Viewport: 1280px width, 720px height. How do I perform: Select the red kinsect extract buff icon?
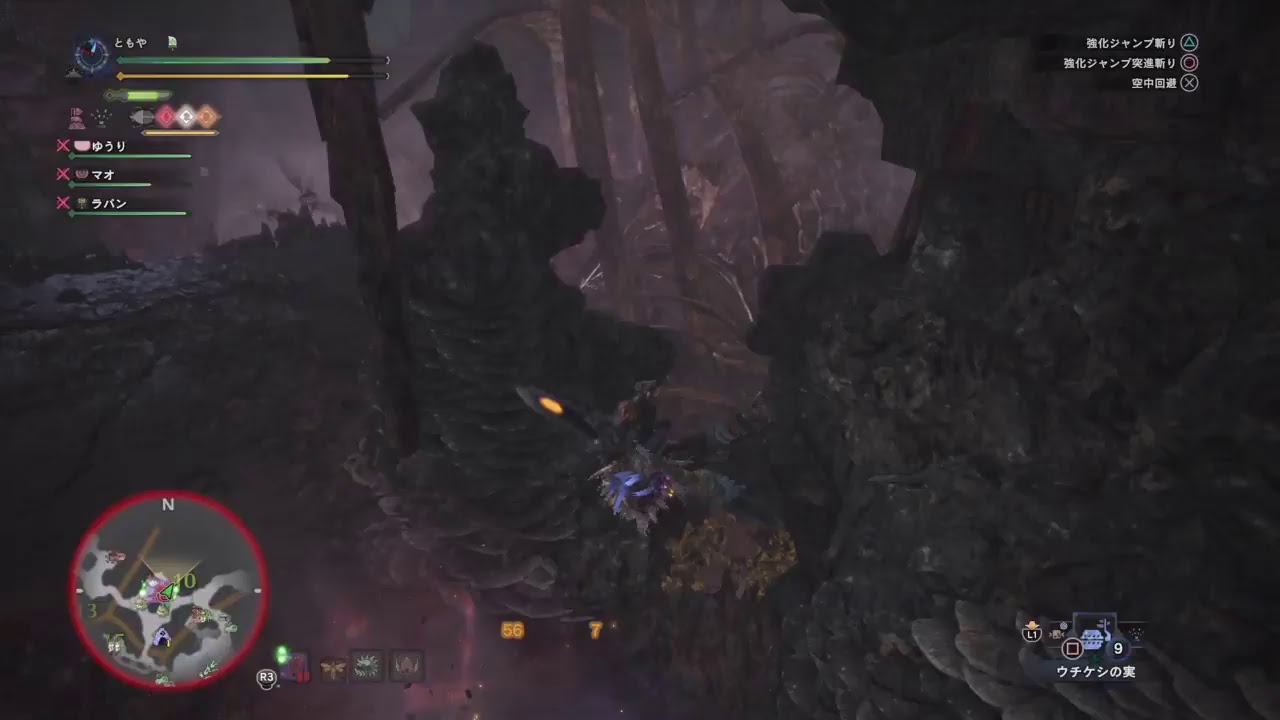coord(165,116)
